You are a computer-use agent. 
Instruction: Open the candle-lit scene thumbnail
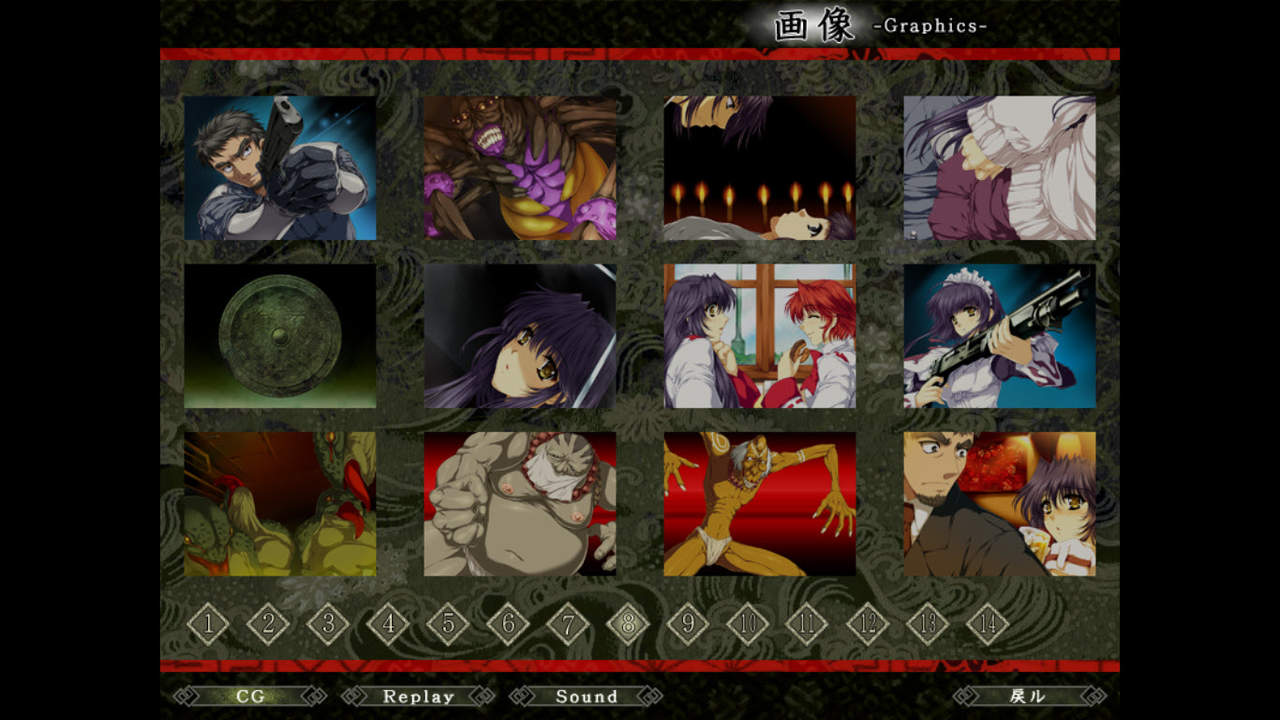[760, 168]
